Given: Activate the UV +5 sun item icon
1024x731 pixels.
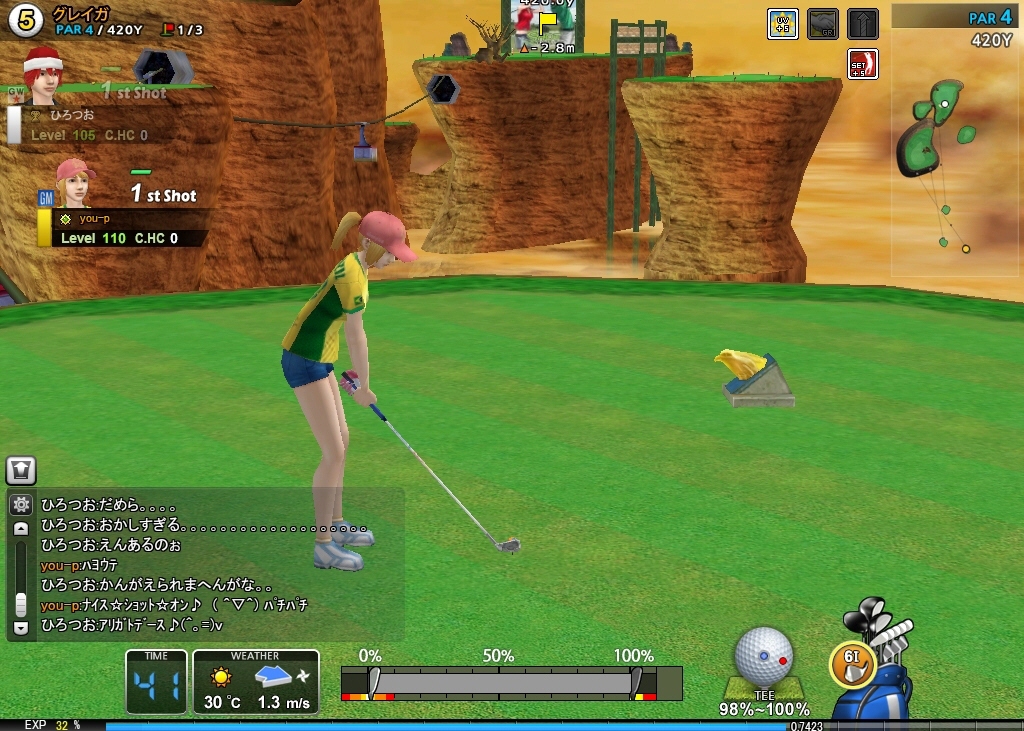Looking at the screenshot, I should (x=782, y=24).
